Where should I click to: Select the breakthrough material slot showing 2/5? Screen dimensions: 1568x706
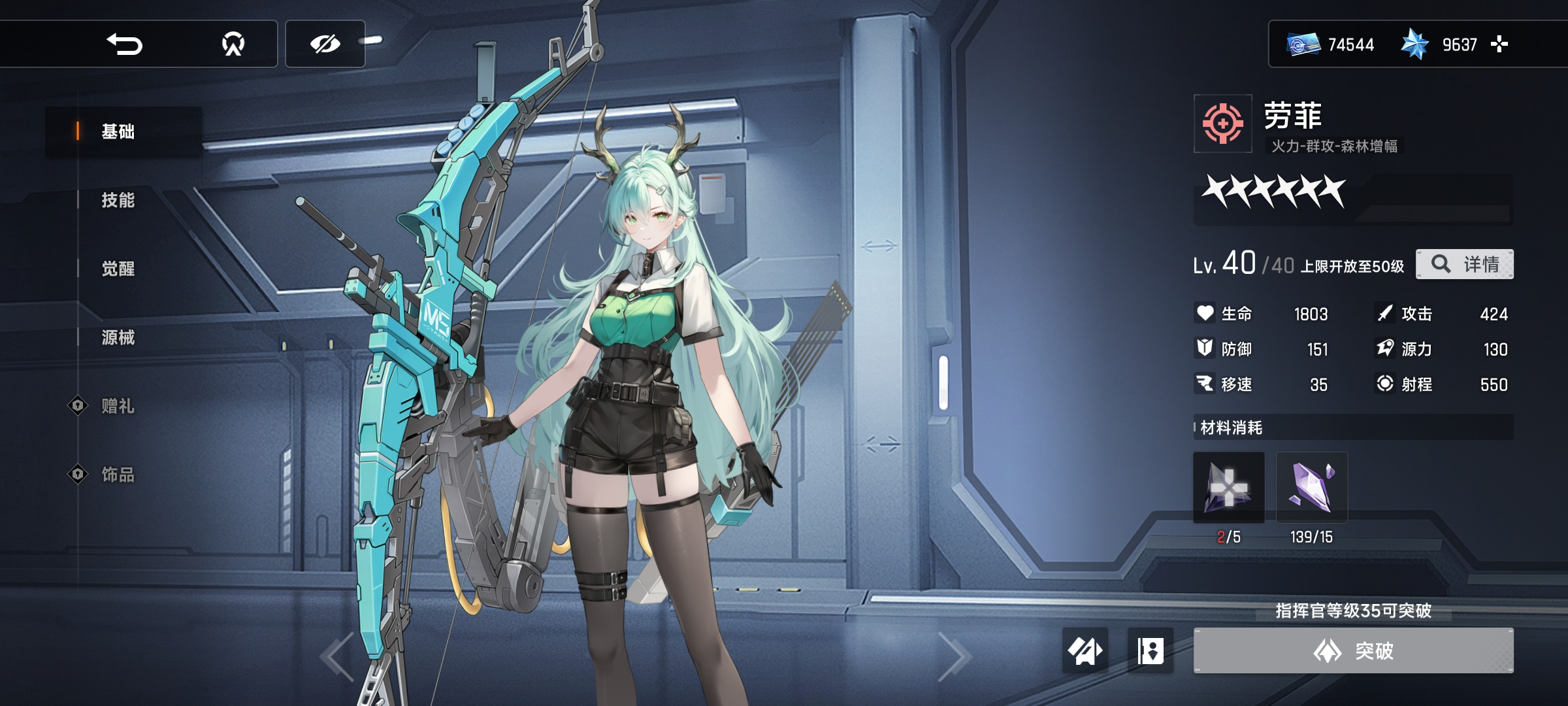click(x=1229, y=488)
